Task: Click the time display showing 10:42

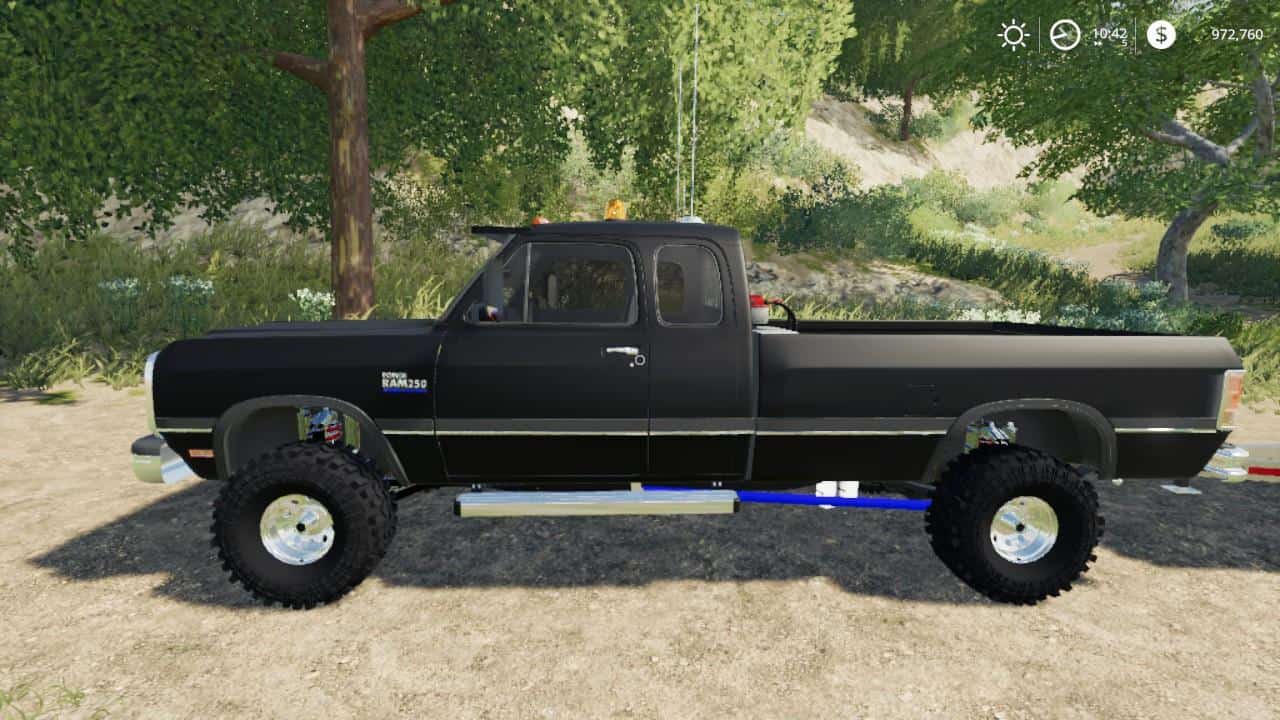Action: [x=1112, y=33]
